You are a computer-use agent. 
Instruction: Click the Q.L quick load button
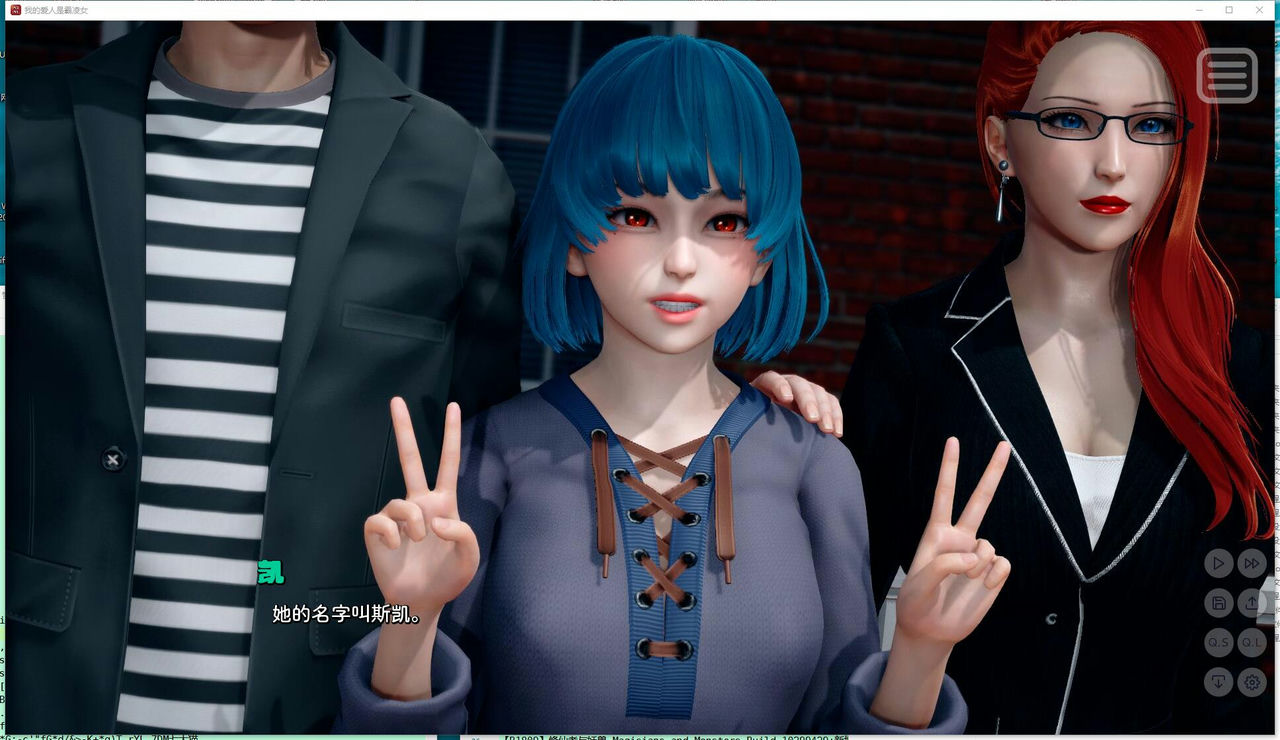1251,643
